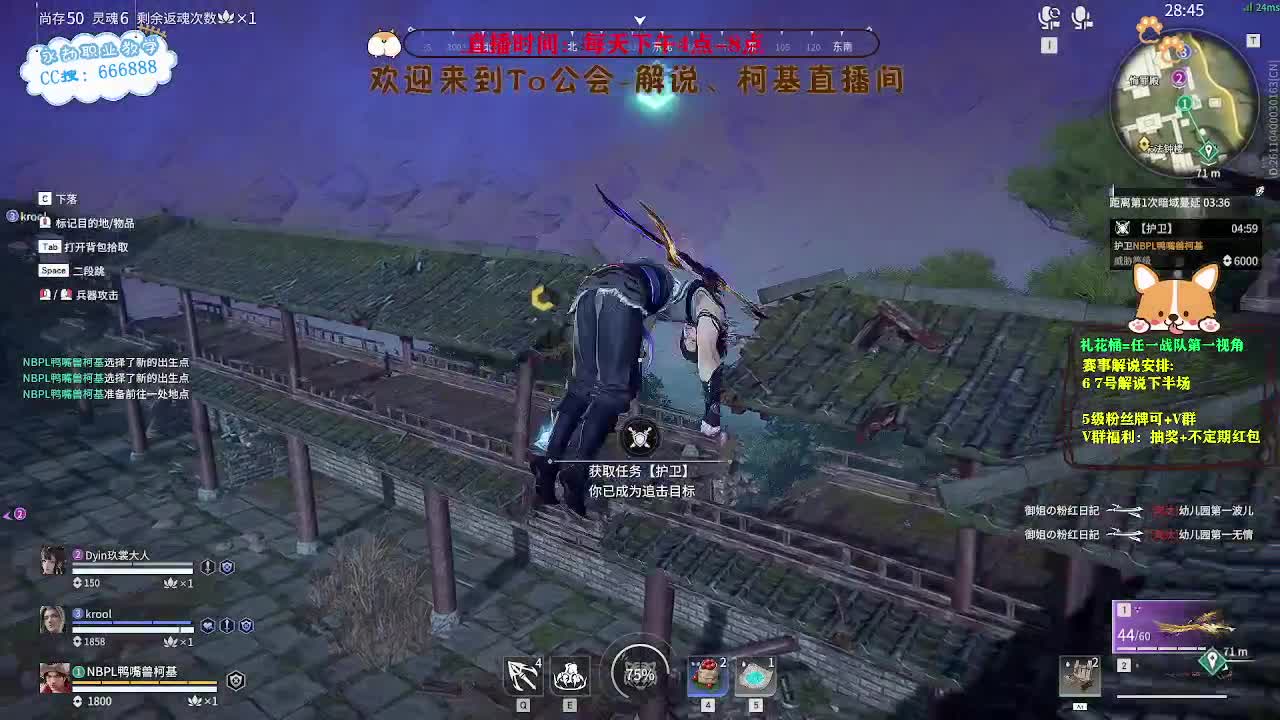Click the 75% stamina ring indicator
This screenshot has width=1280, height=720.
tap(640, 676)
